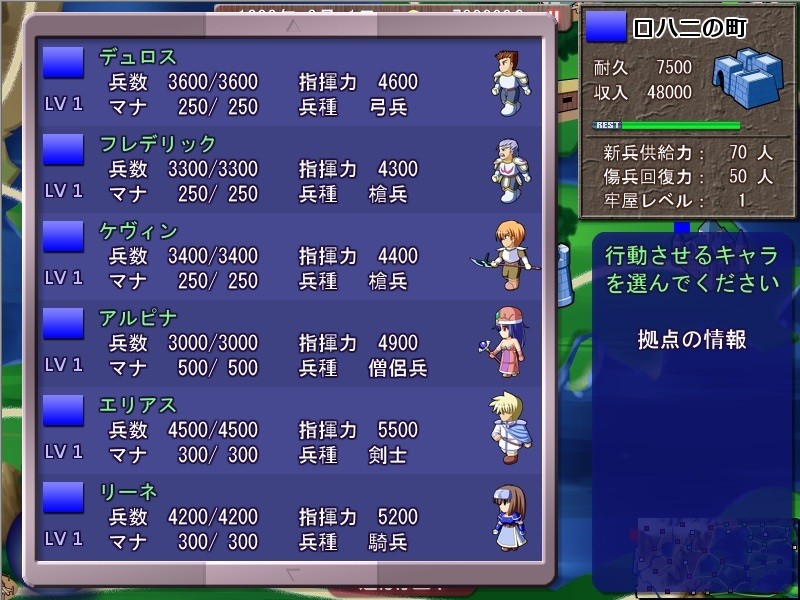Choose the swordsman エリアス
This screenshot has height=600, width=800.
290,430
